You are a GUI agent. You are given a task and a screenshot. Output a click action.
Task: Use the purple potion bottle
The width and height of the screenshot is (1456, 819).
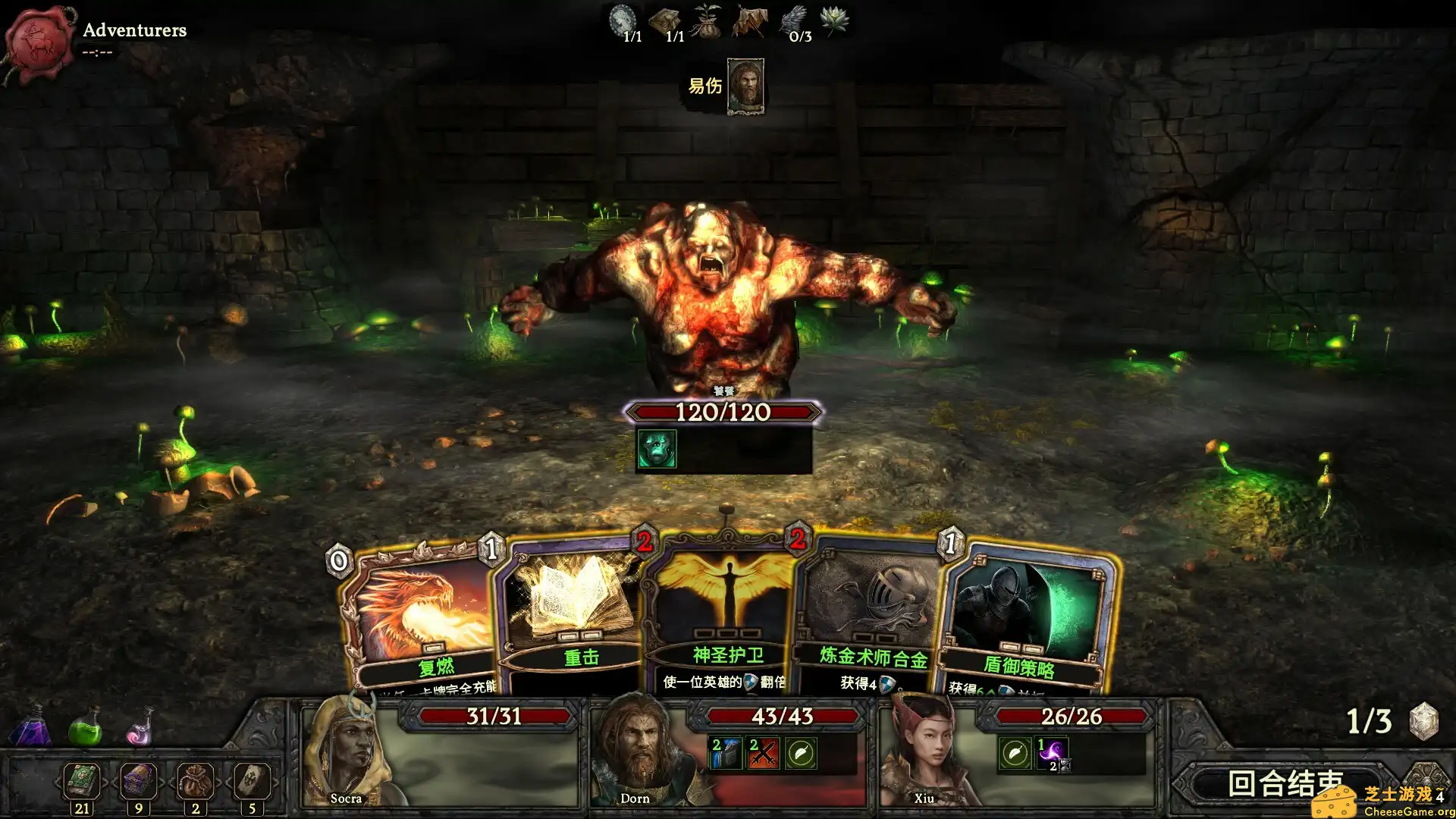click(x=31, y=726)
